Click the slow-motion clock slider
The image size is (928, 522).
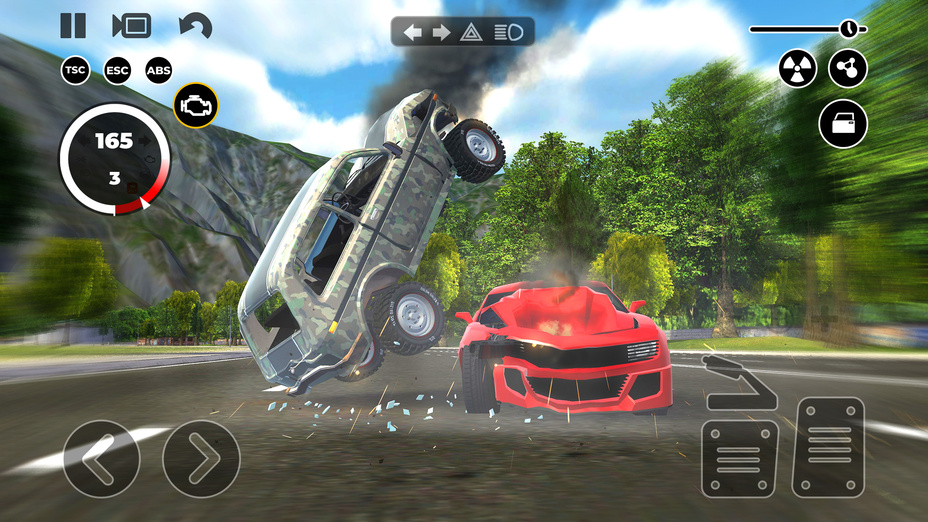tap(849, 28)
